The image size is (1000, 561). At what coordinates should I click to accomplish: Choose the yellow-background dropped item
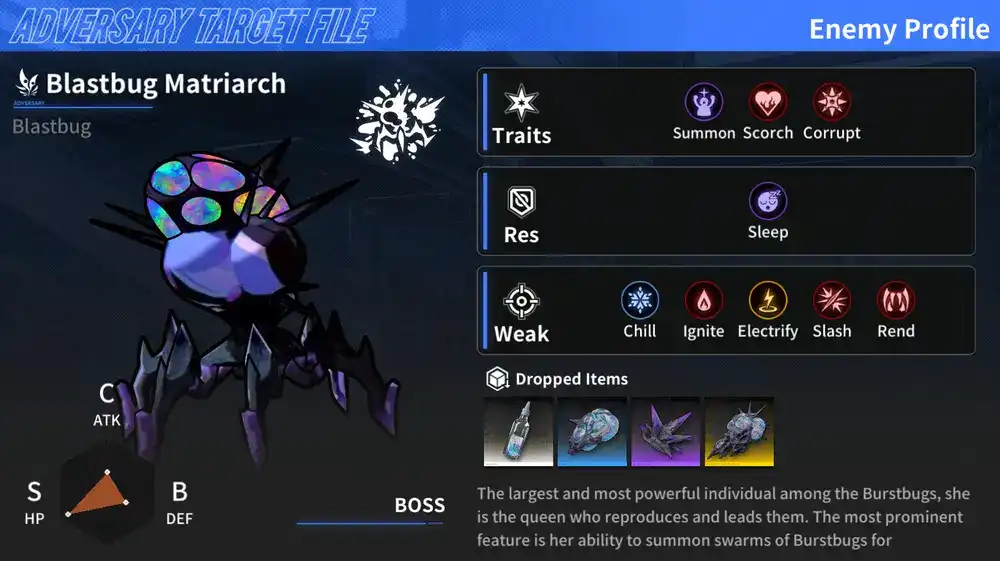coord(739,432)
